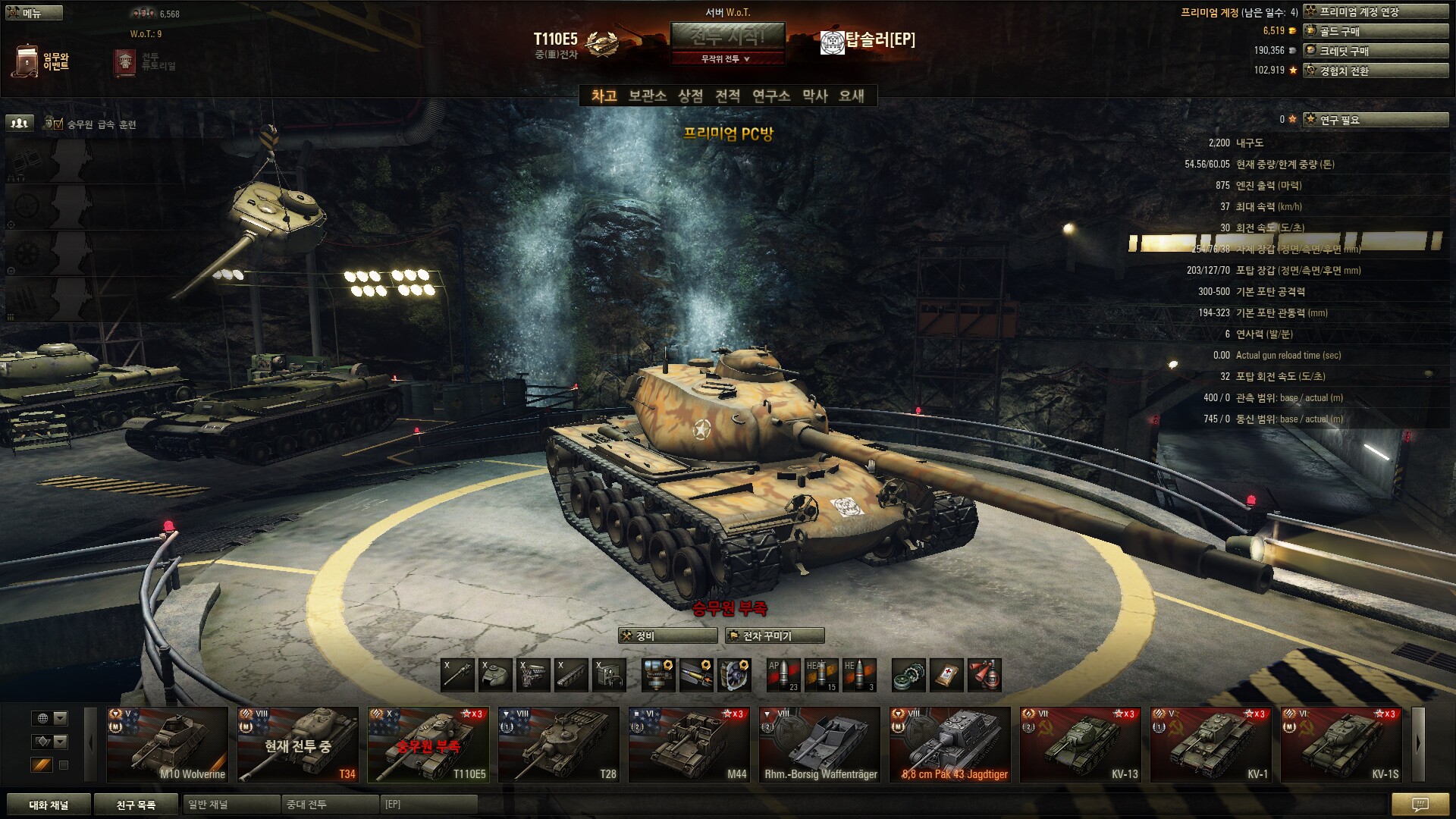Switch to the 상점 tab
Image resolution: width=1456 pixels, height=819 pixels.
click(690, 96)
